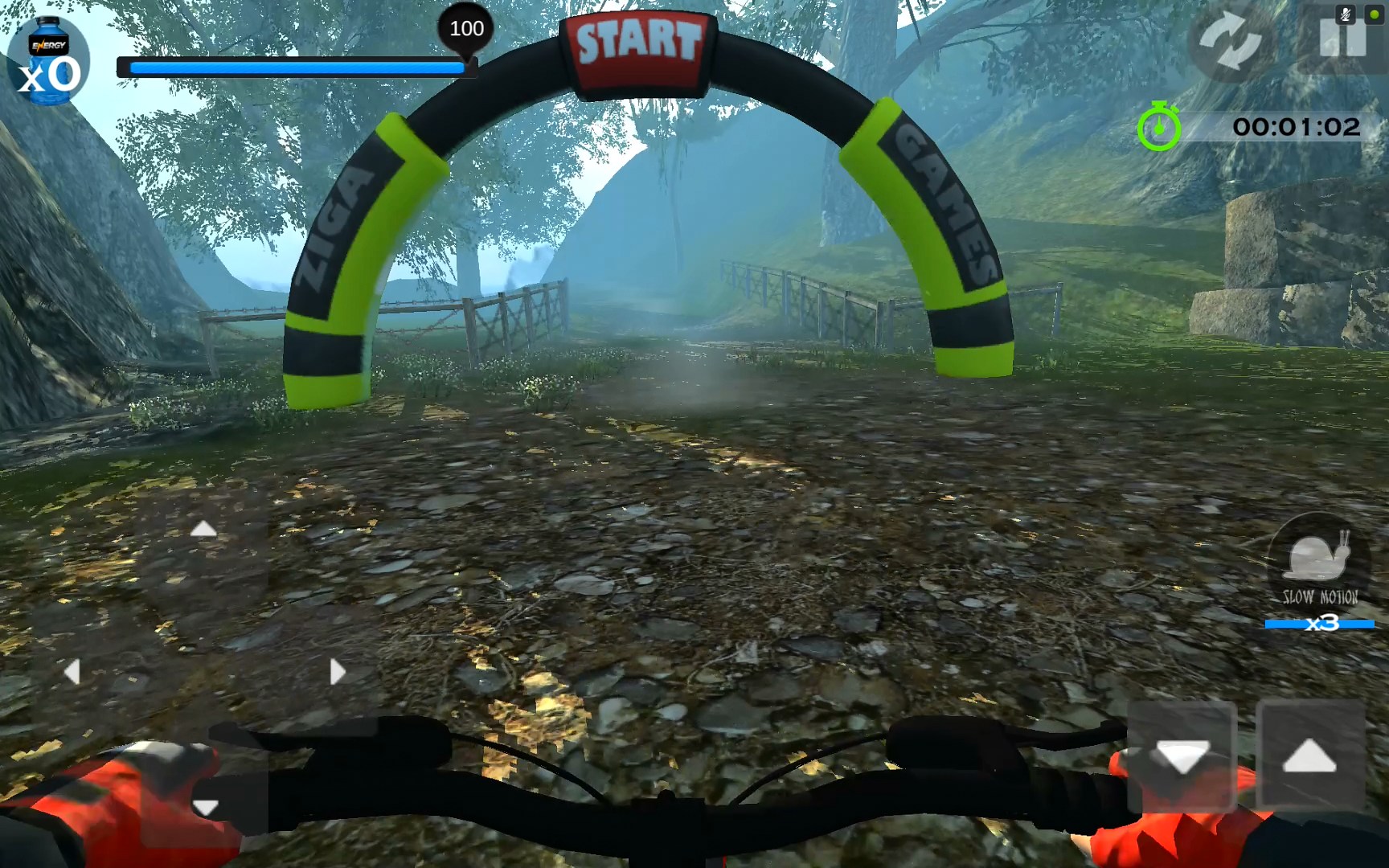Tap the small up arrow above the steering arrows
Viewport: 1389px width, 868px height.
tap(203, 529)
